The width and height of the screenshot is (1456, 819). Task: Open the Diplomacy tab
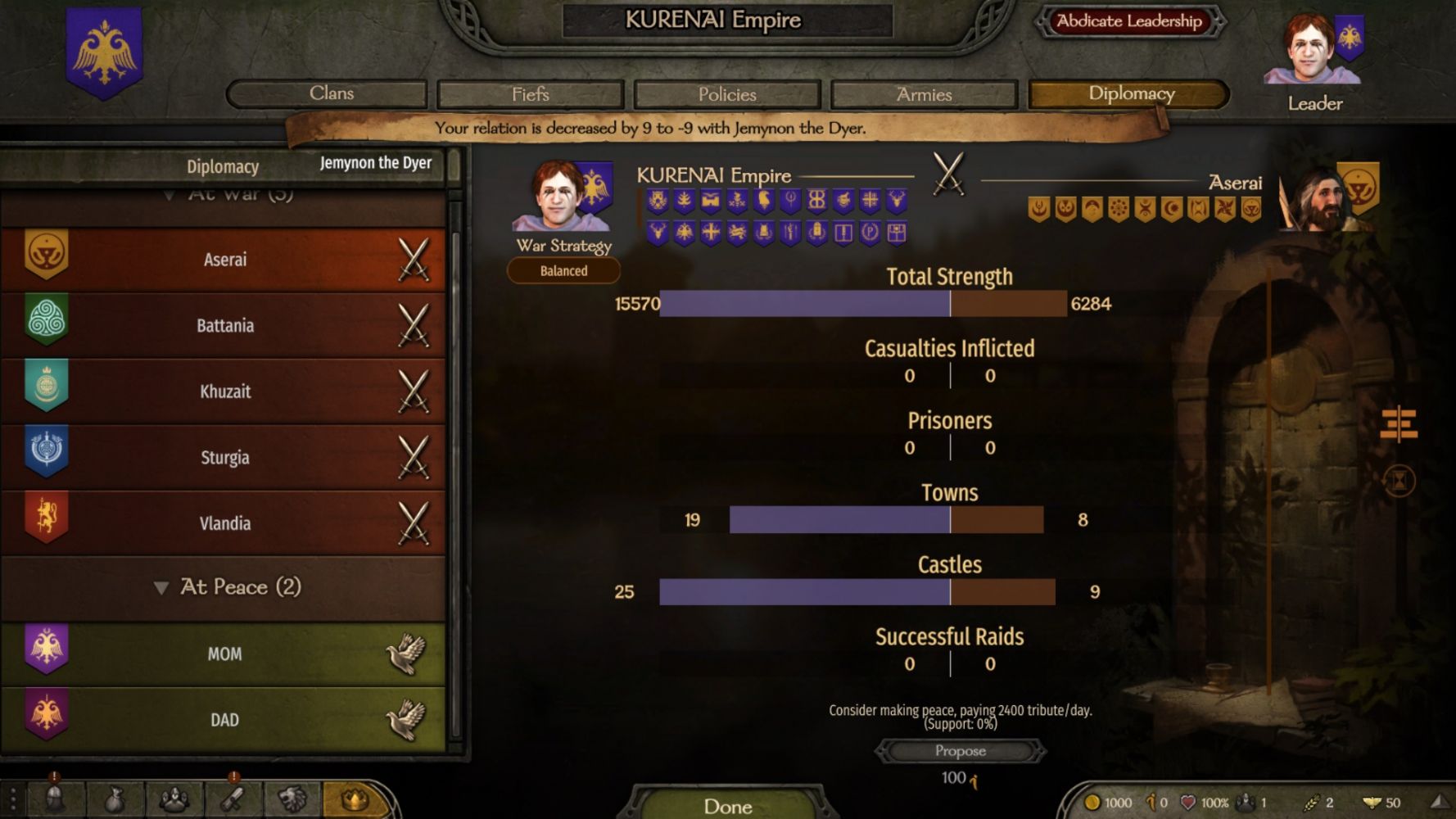click(x=1129, y=94)
